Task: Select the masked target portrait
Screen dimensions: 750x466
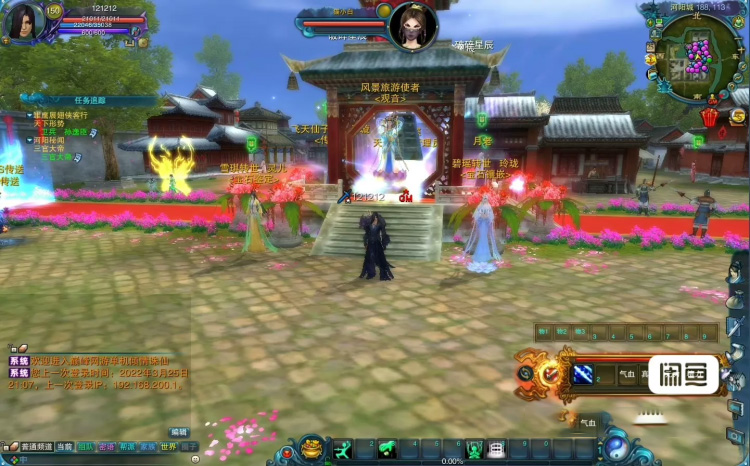Action: [412, 26]
